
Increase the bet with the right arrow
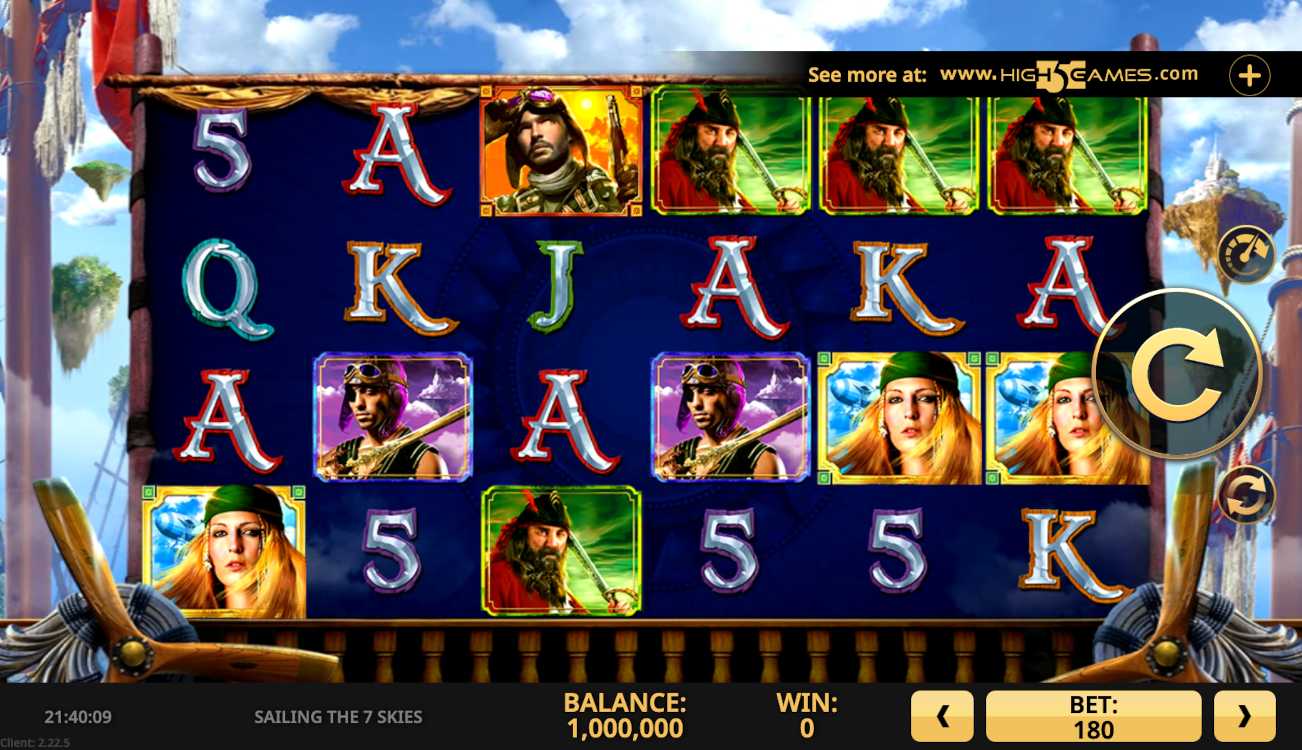point(1244,716)
